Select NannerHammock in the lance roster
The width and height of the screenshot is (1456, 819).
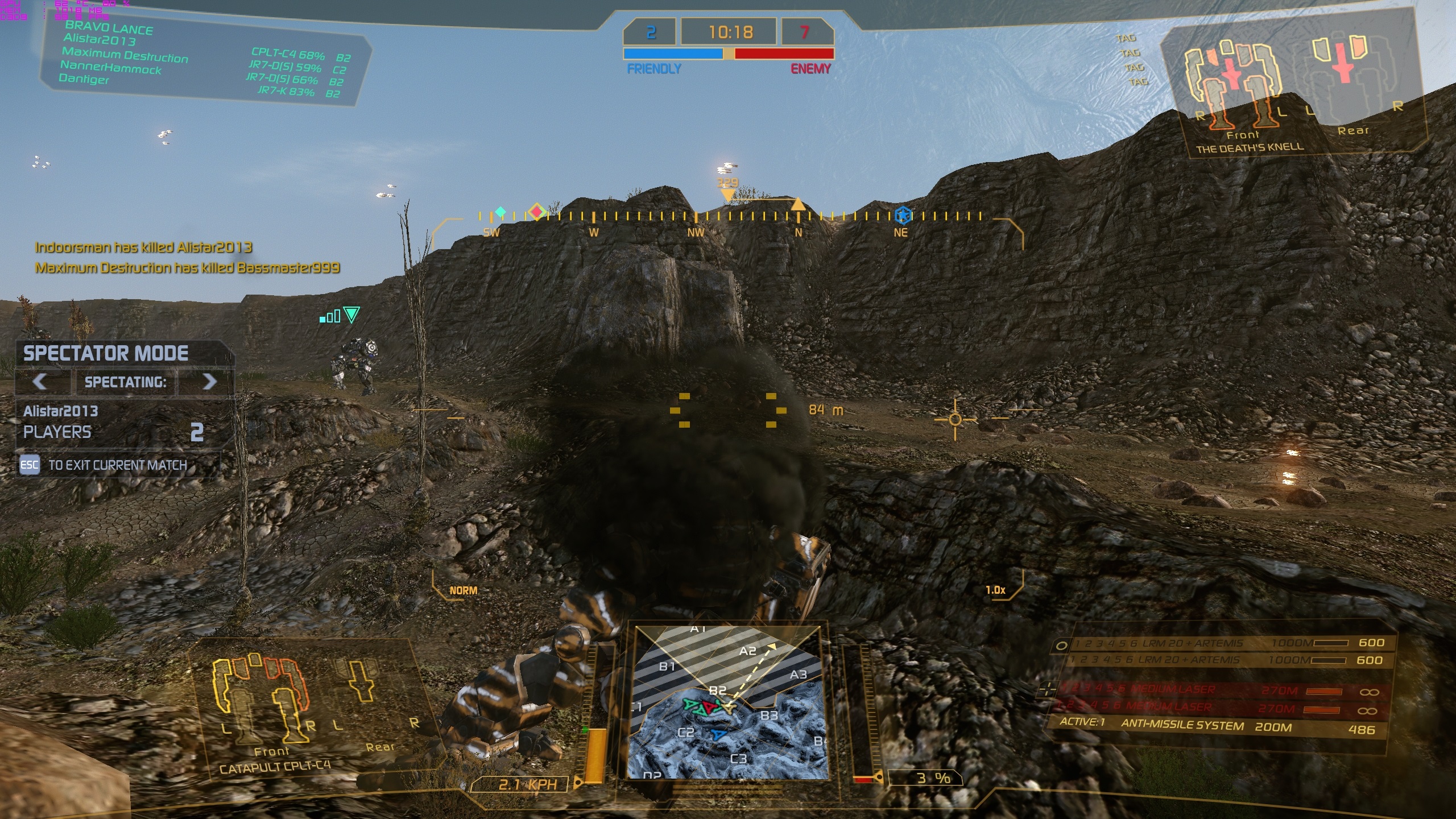(x=111, y=68)
